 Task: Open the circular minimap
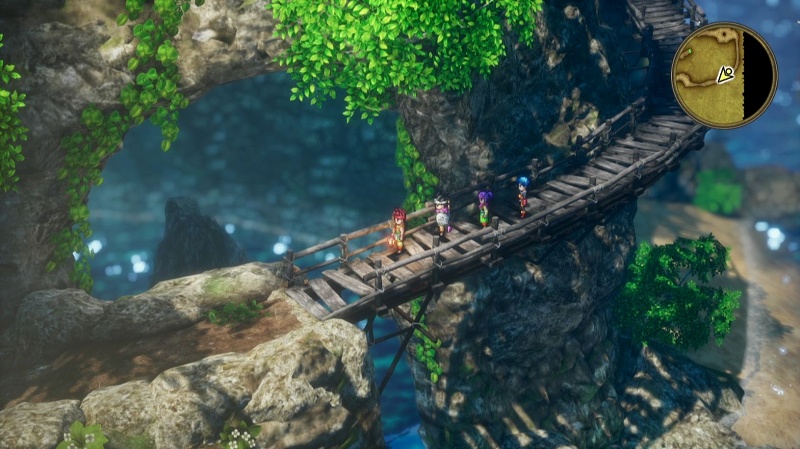723,75
